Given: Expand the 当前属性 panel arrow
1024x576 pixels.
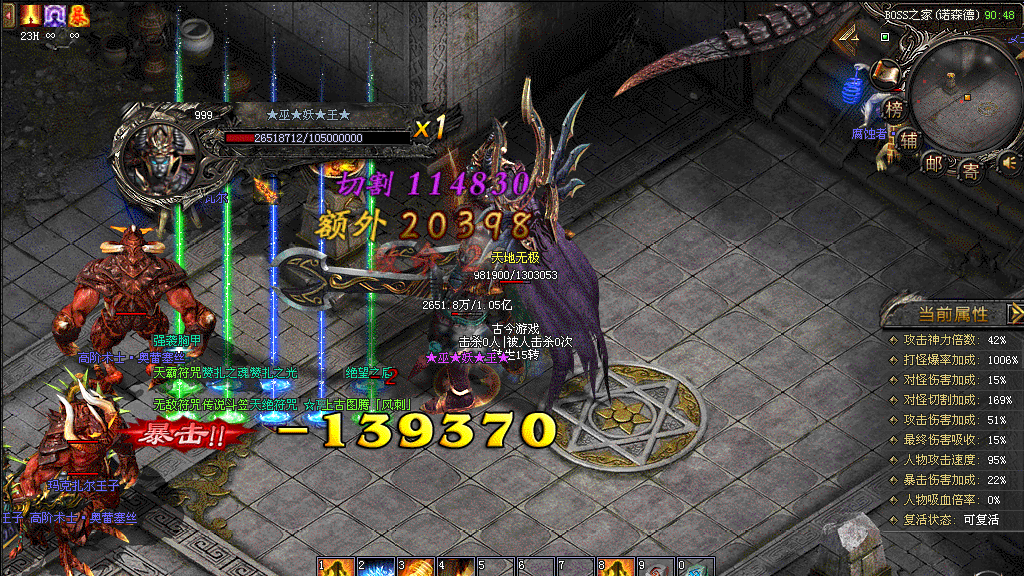Looking at the screenshot, I should point(1015,314).
